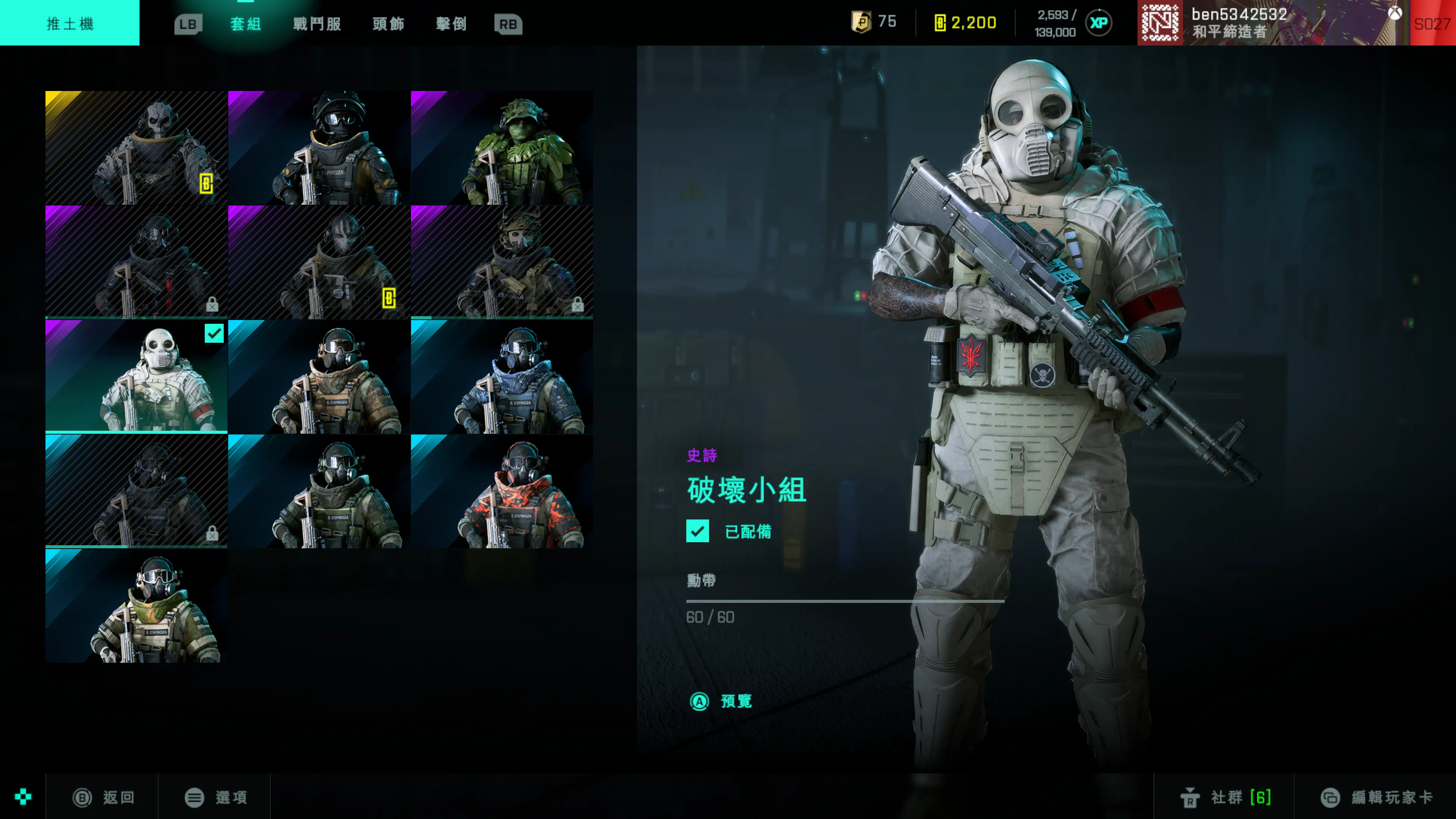Switch to the 套組 tab
This screenshot has width=1456, height=819.
[x=245, y=24]
